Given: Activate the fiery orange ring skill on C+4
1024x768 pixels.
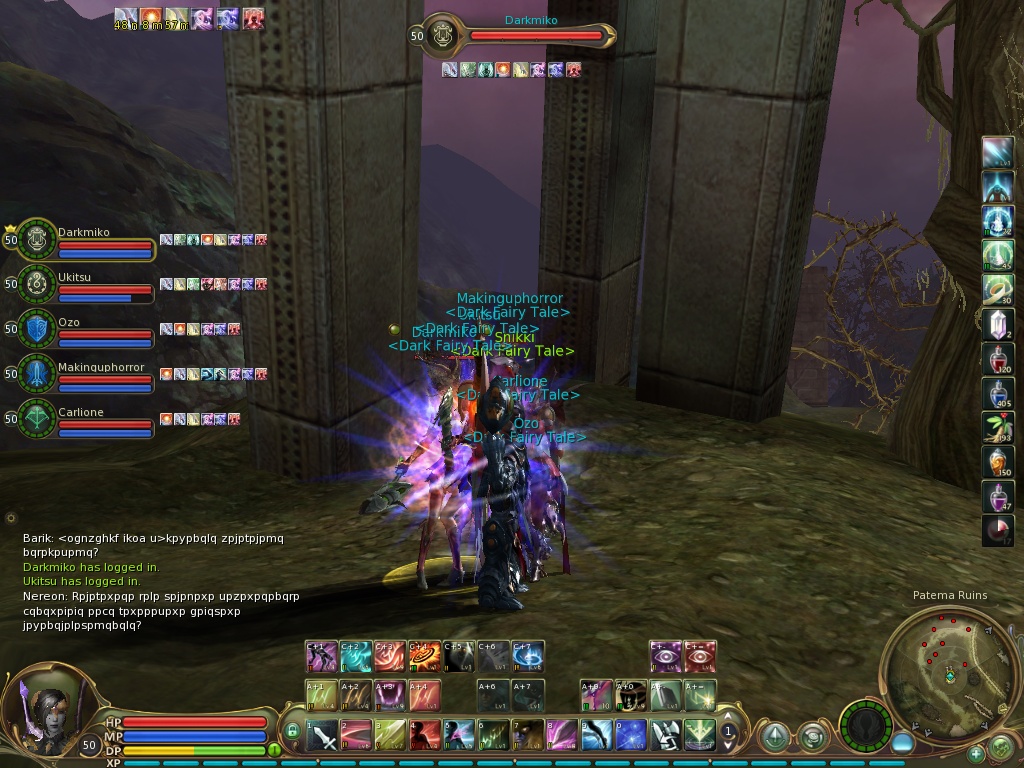Looking at the screenshot, I should pyautogui.click(x=425, y=656).
